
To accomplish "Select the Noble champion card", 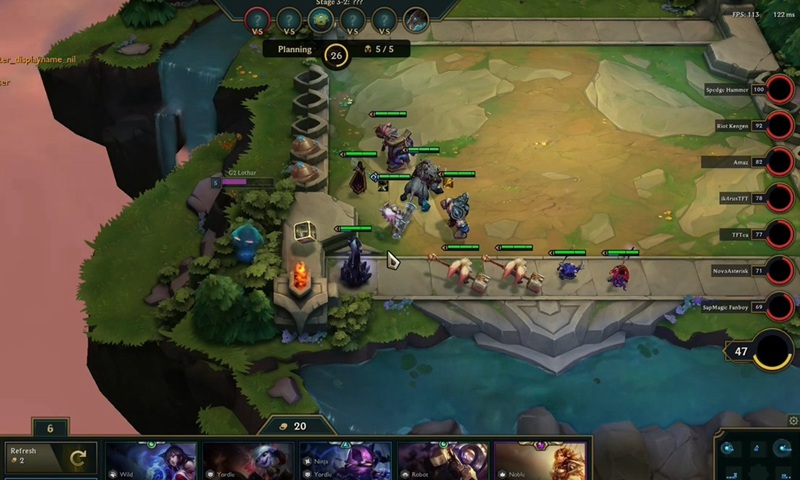I will click(x=539, y=461).
